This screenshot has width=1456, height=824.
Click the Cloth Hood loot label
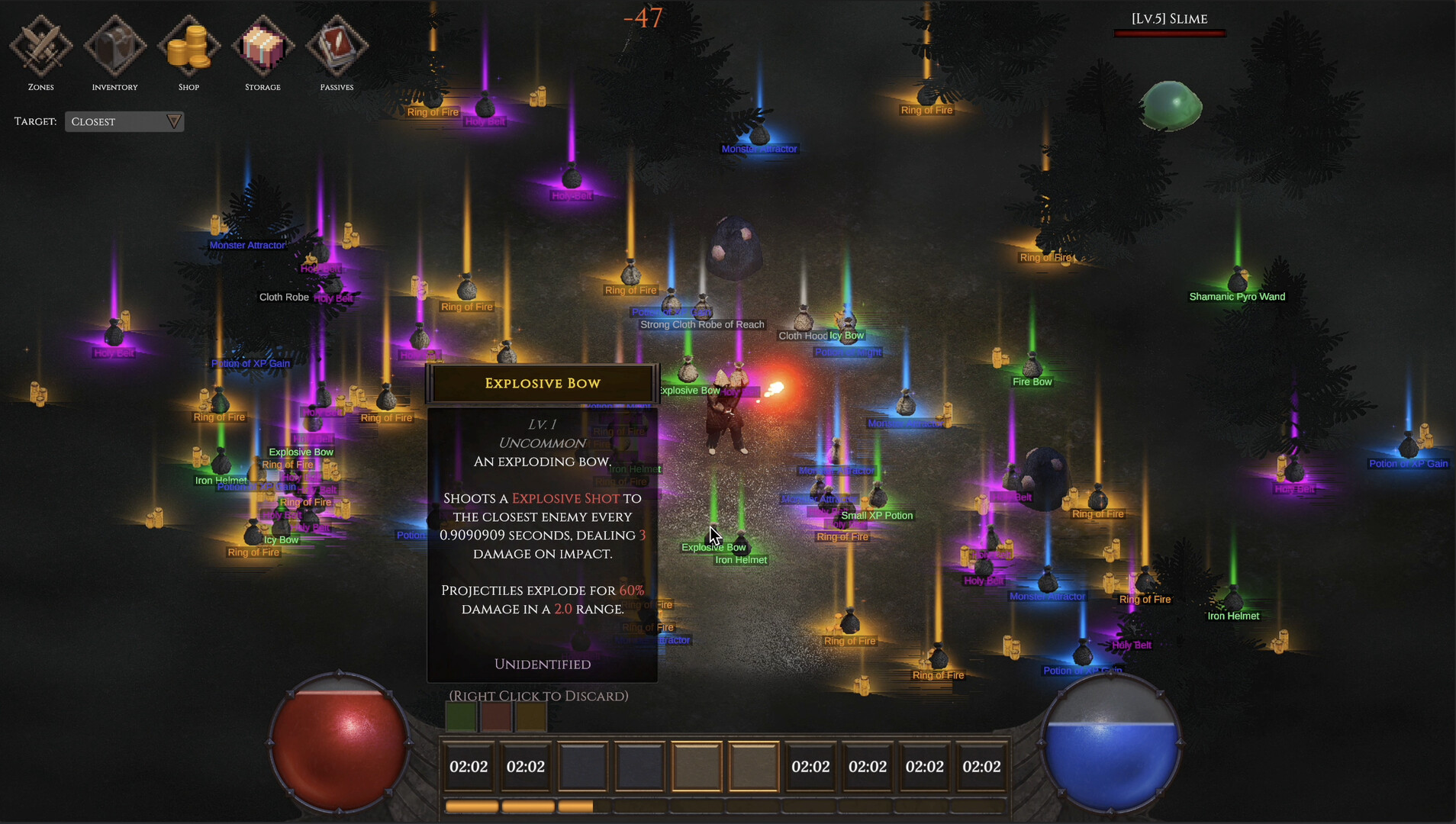click(x=802, y=336)
